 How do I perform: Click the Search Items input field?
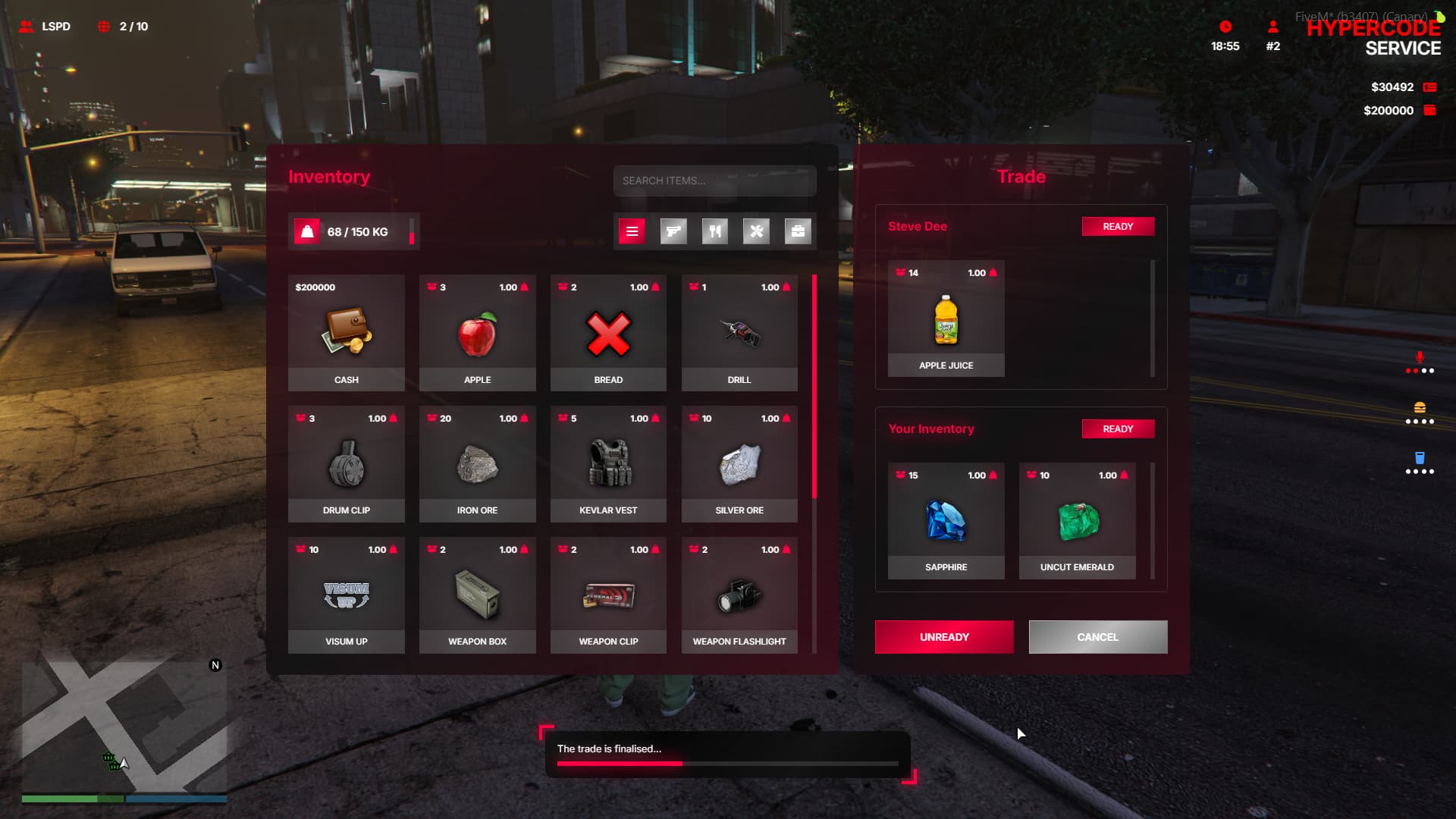tap(714, 181)
